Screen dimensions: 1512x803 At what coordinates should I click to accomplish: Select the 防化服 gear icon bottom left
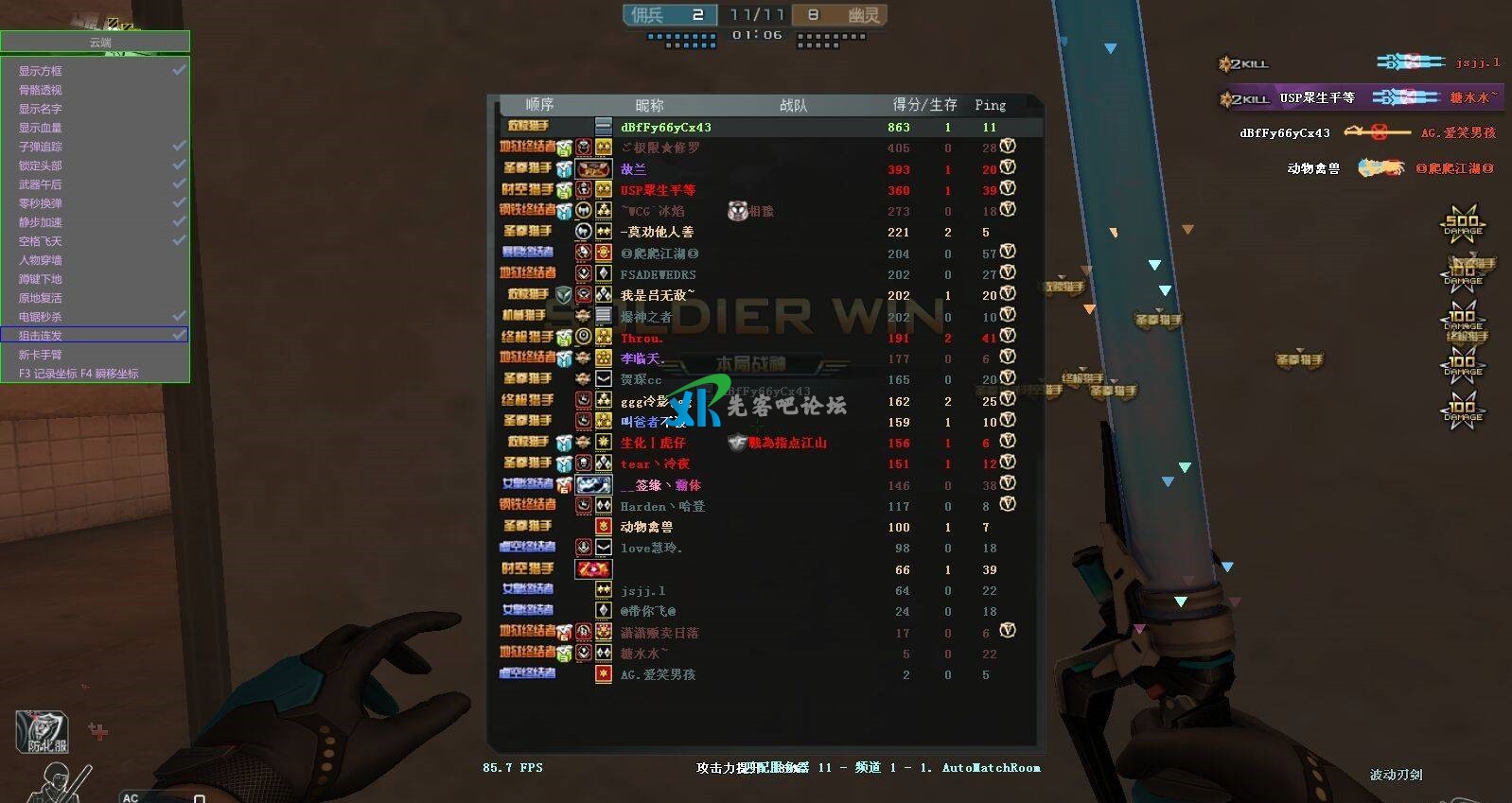click(x=43, y=733)
